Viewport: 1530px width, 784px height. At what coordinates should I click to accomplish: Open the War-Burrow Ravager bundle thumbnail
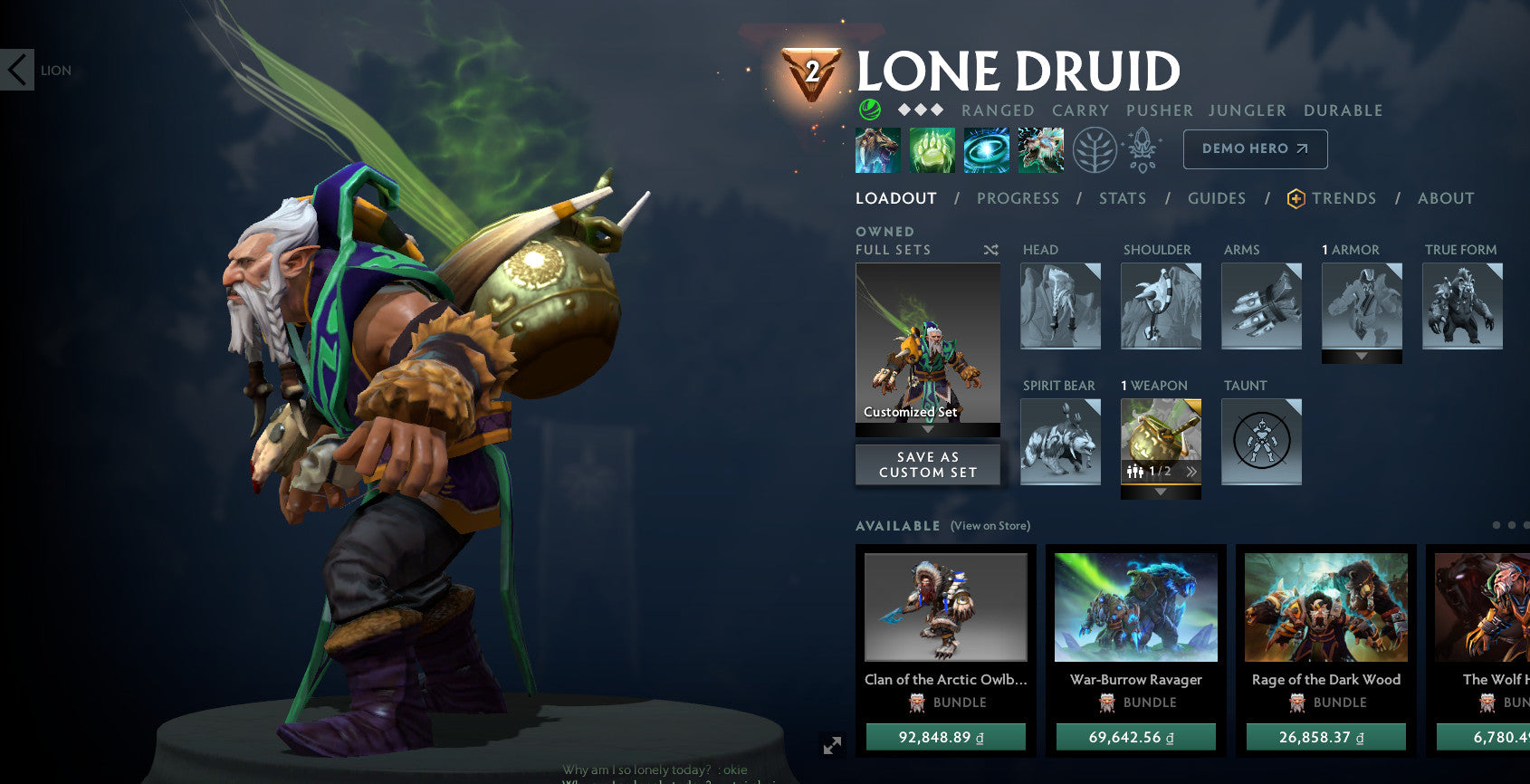click(1134, 607)
